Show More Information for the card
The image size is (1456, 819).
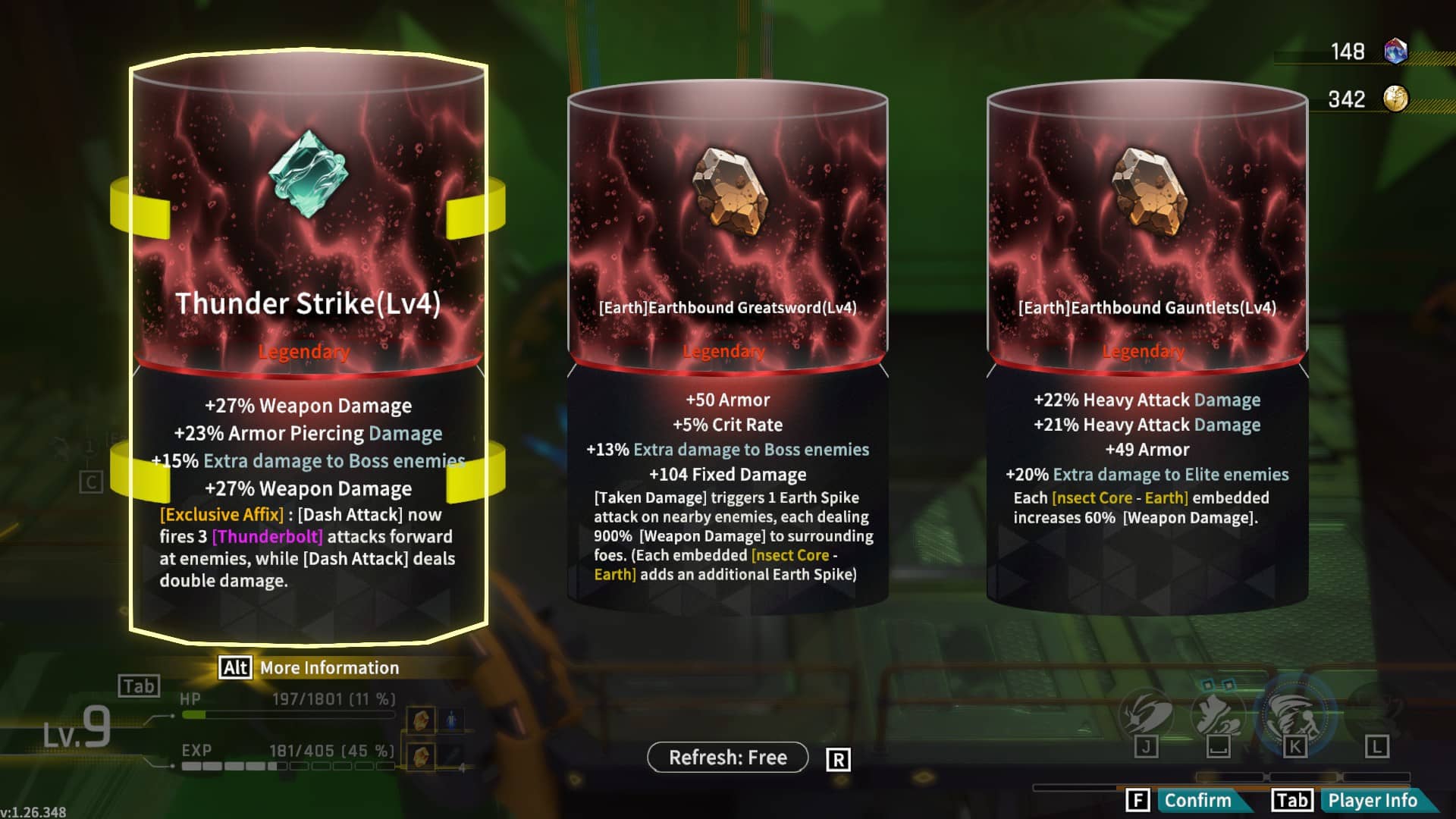point(328,668)
